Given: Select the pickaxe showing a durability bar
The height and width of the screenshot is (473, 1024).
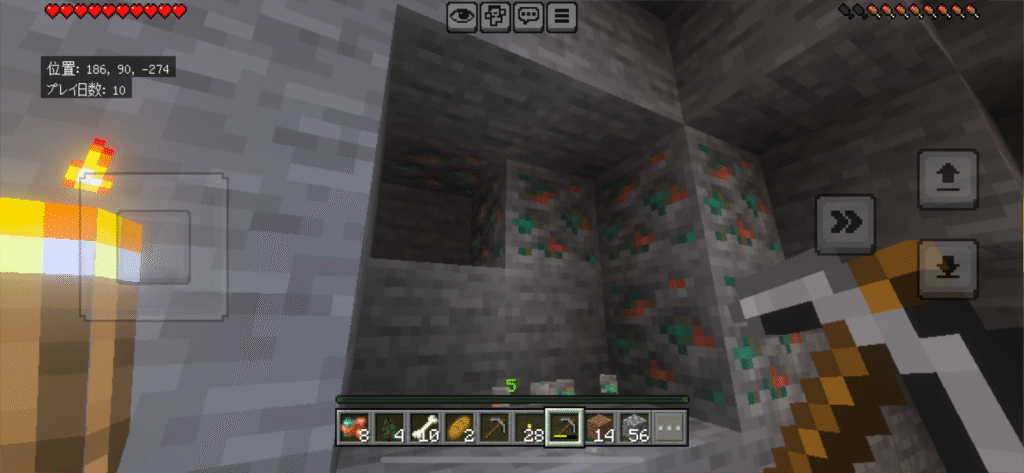Looking at the screenshot, I should coord(564,428).
